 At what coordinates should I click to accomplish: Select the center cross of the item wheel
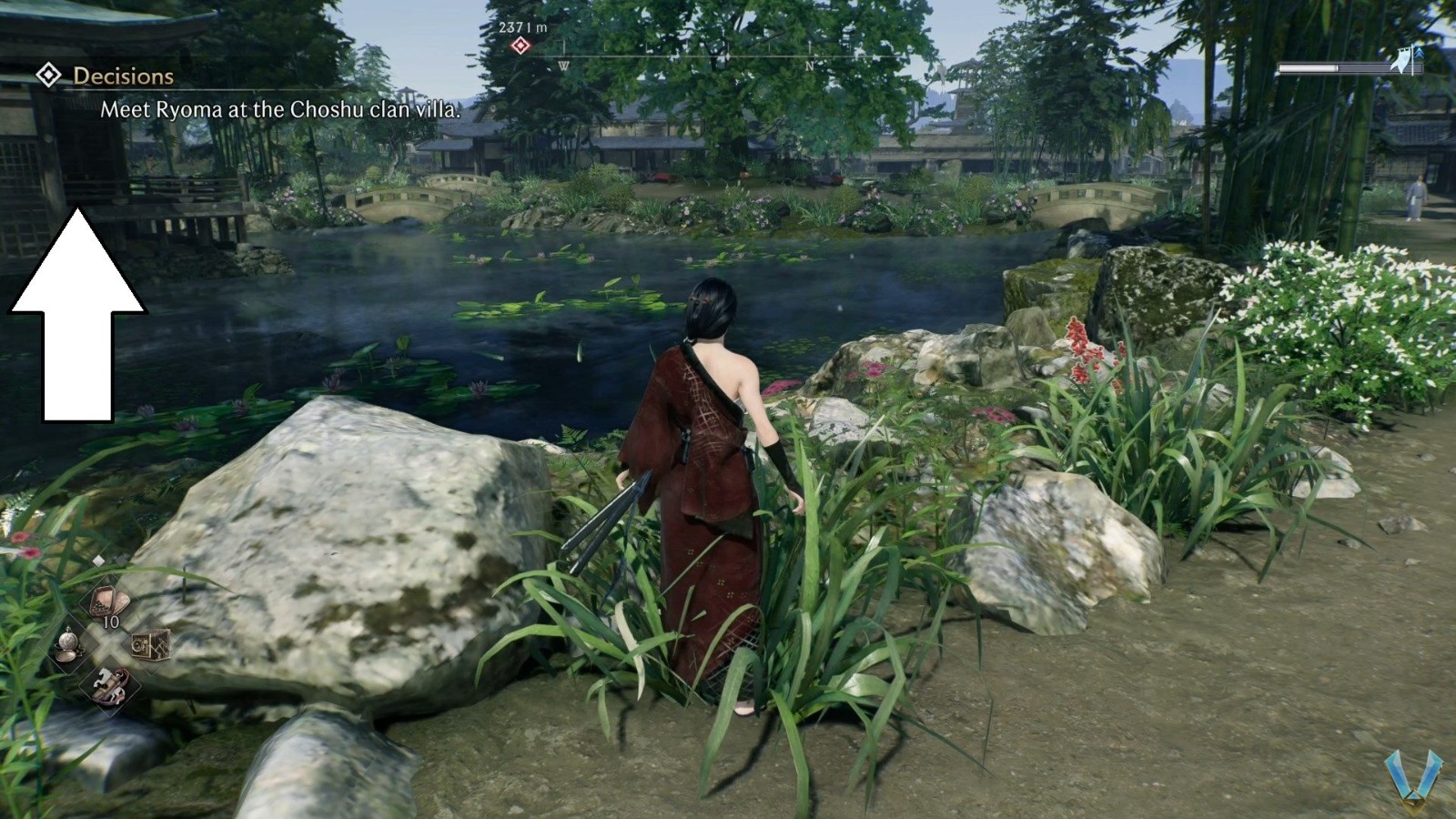(x=110, y=645)
